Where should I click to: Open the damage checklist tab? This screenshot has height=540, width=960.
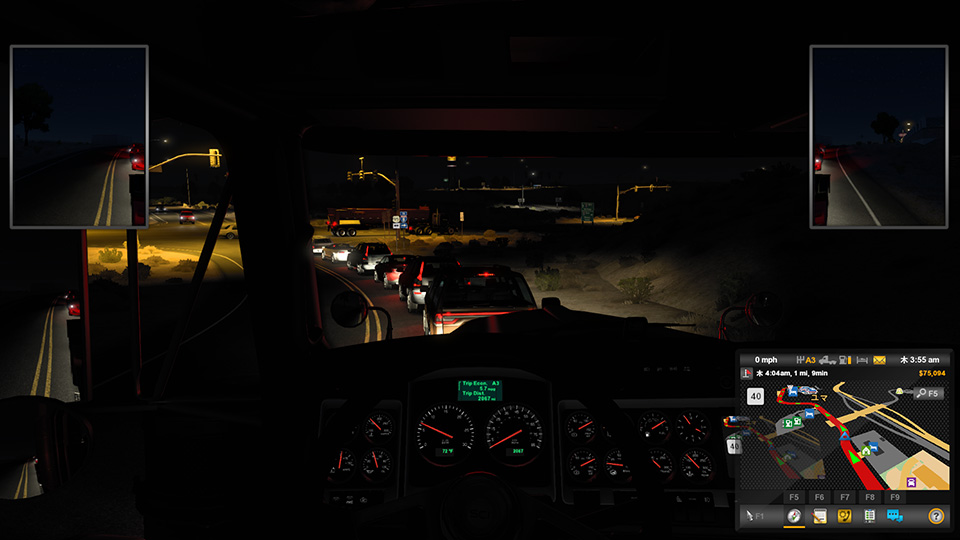pos(869,516)
